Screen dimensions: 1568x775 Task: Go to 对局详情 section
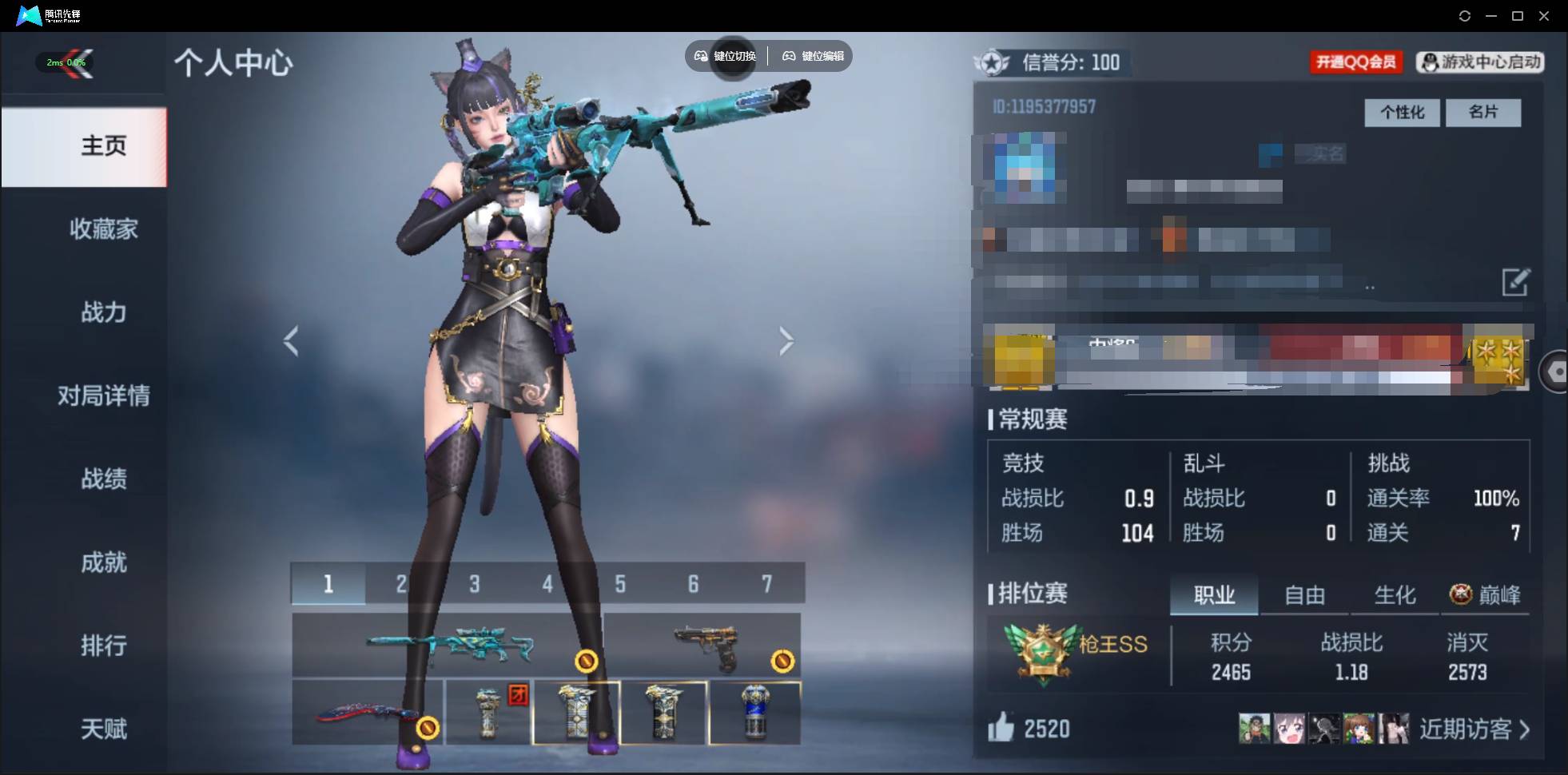(x=103, y=395)
